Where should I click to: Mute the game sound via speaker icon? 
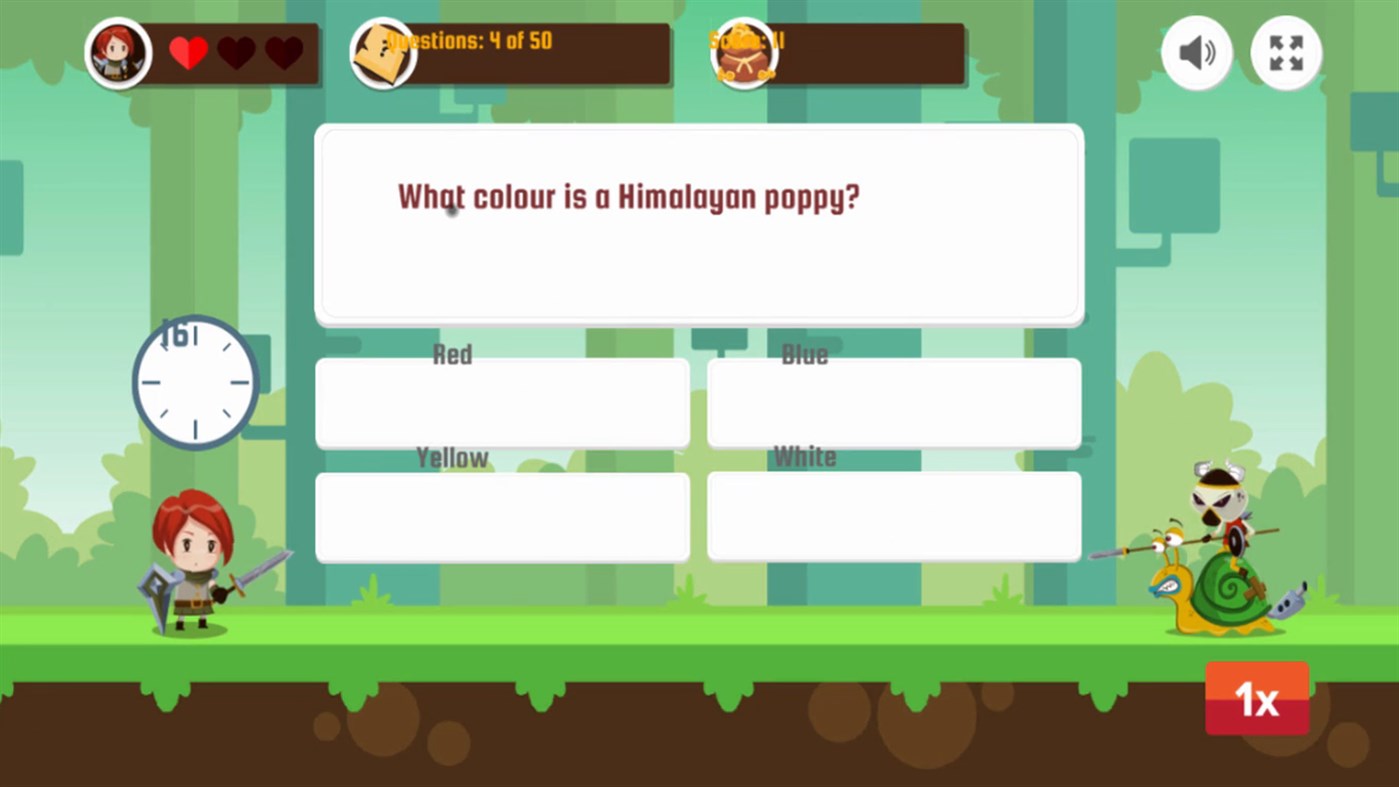[1196, 53]
